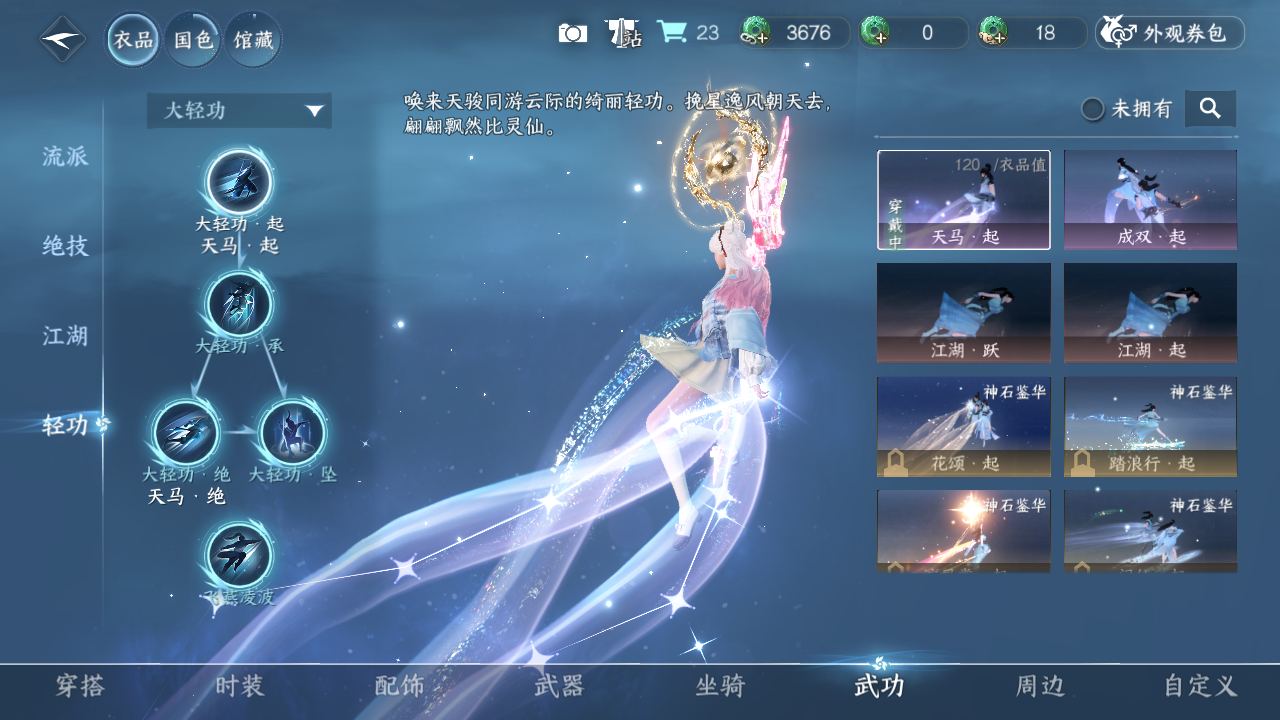1280x720 pixels.
Task: Select the 踏浪行·起 thumbnail
Action: coord(1150,427)
